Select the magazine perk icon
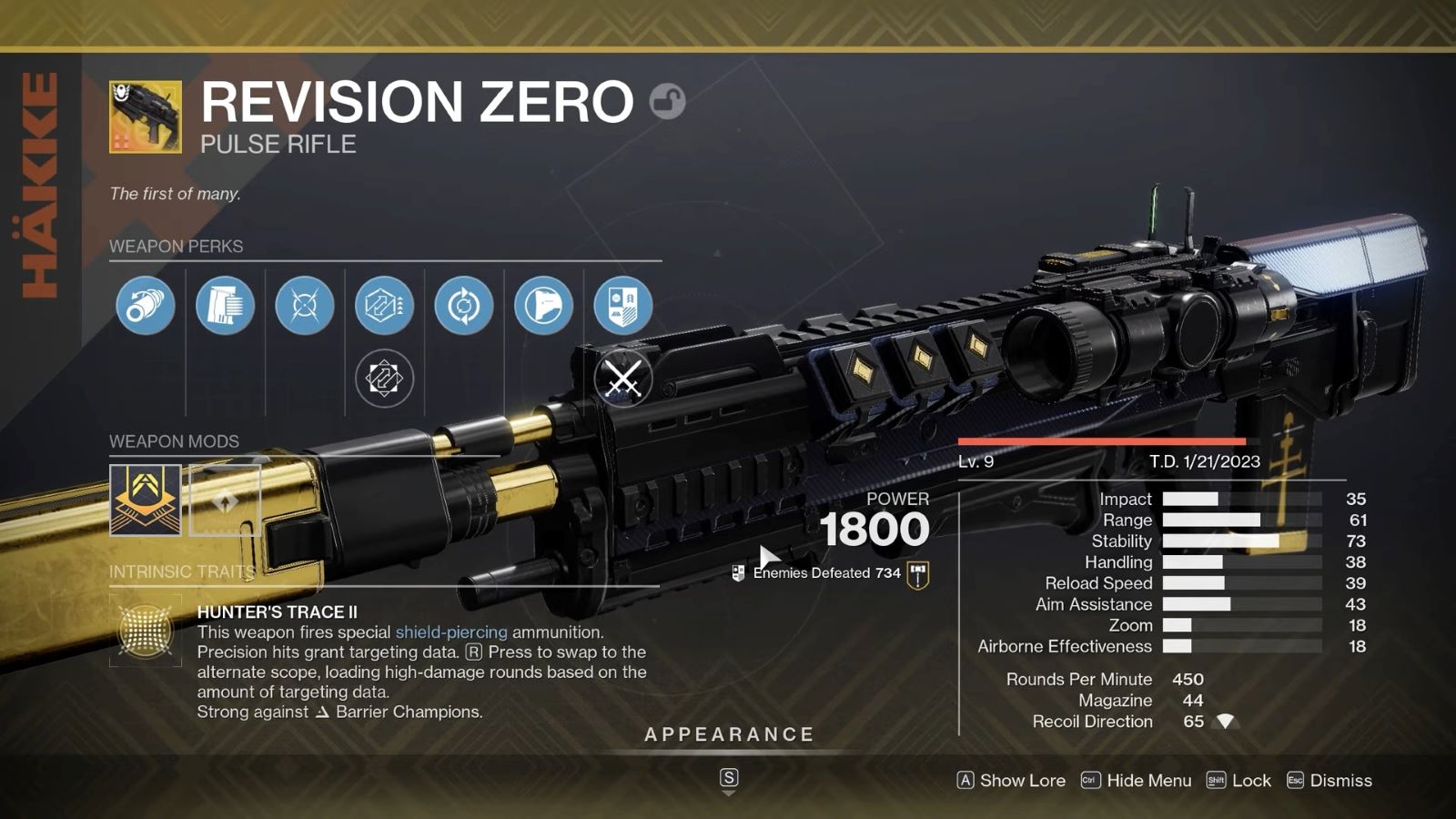 [x=225, y=307]
